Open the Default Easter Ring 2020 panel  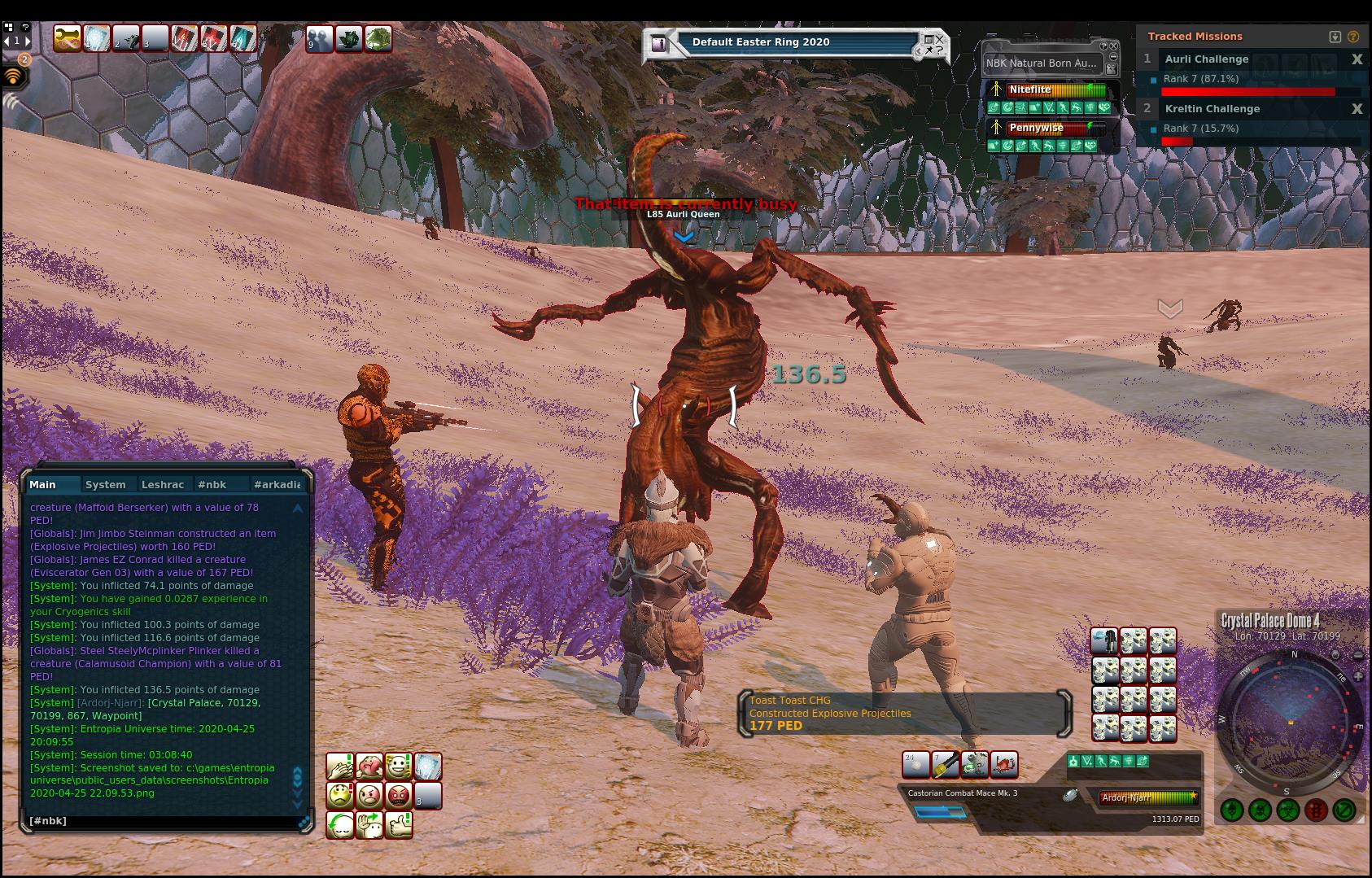[760, 42]
